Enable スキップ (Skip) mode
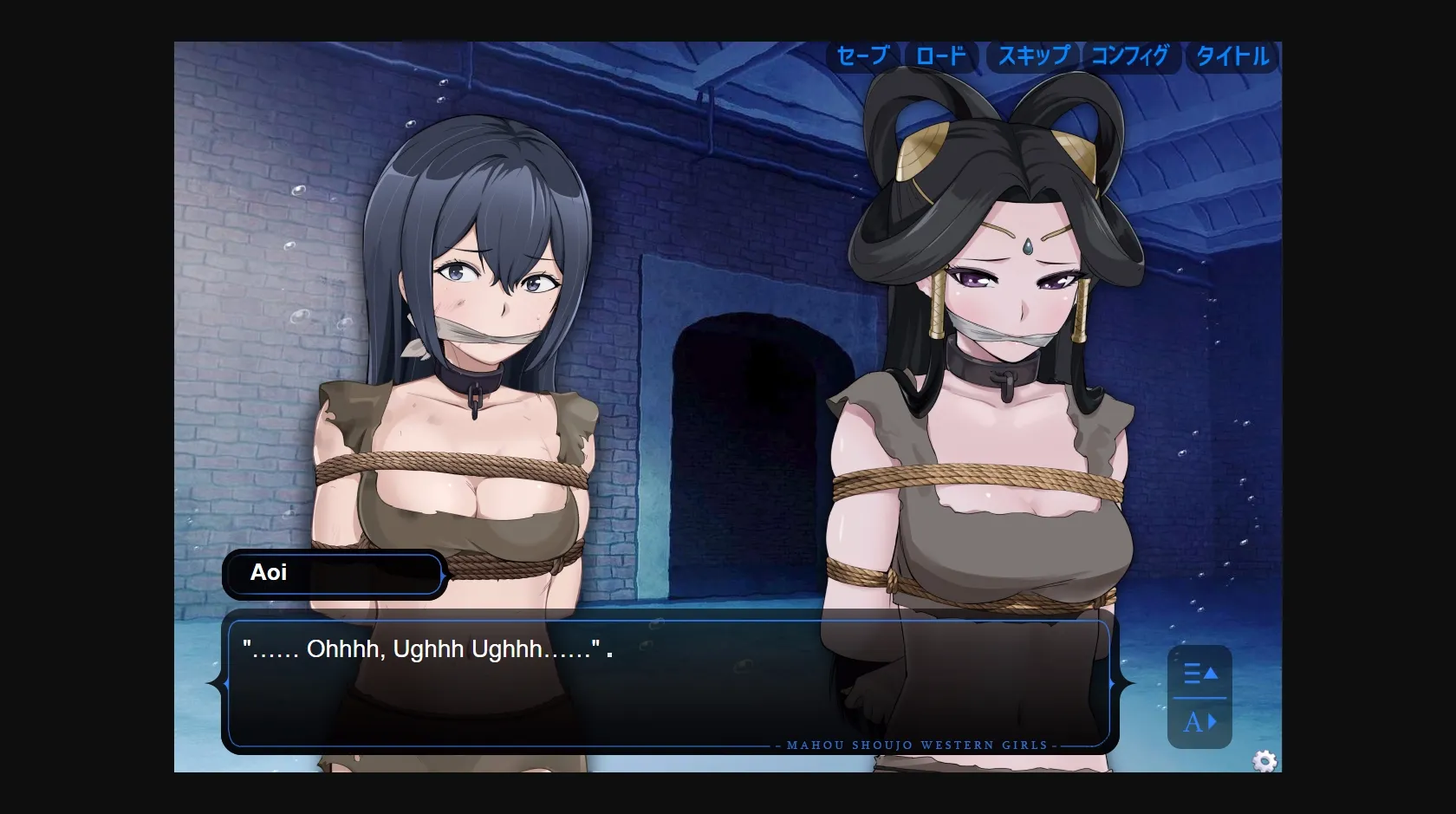This screenshot has width=1456, height=814. coord(1033,57)
